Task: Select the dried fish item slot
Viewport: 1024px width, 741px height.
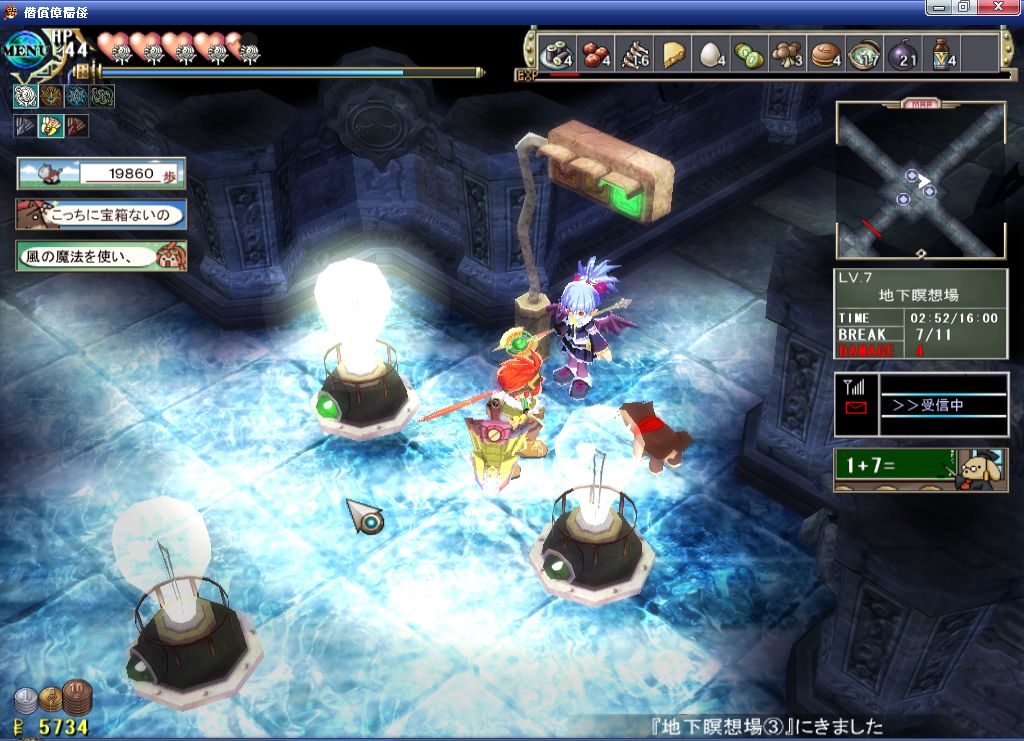Action: click(x=634, y=54)
